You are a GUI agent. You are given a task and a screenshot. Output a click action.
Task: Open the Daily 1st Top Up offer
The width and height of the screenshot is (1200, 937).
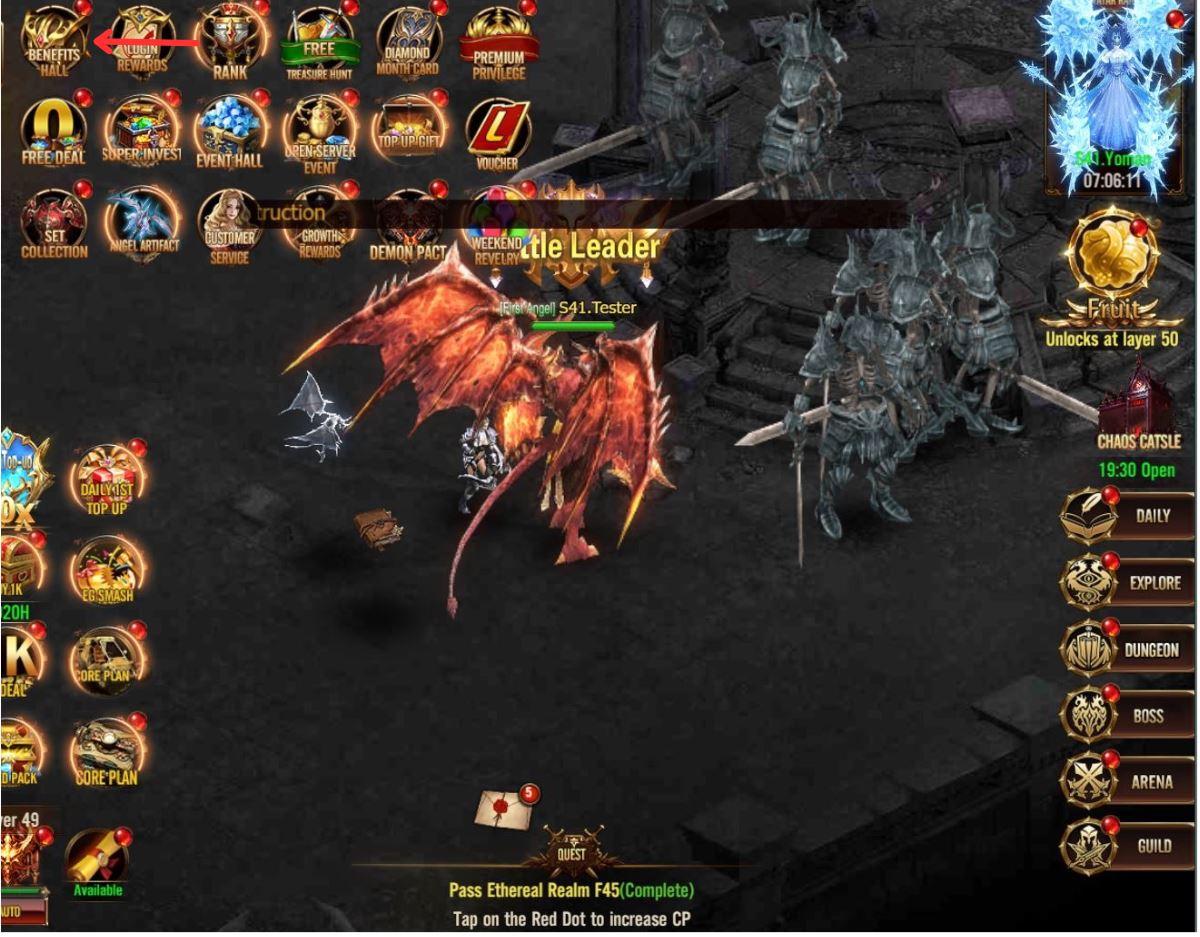pos(106,476)
